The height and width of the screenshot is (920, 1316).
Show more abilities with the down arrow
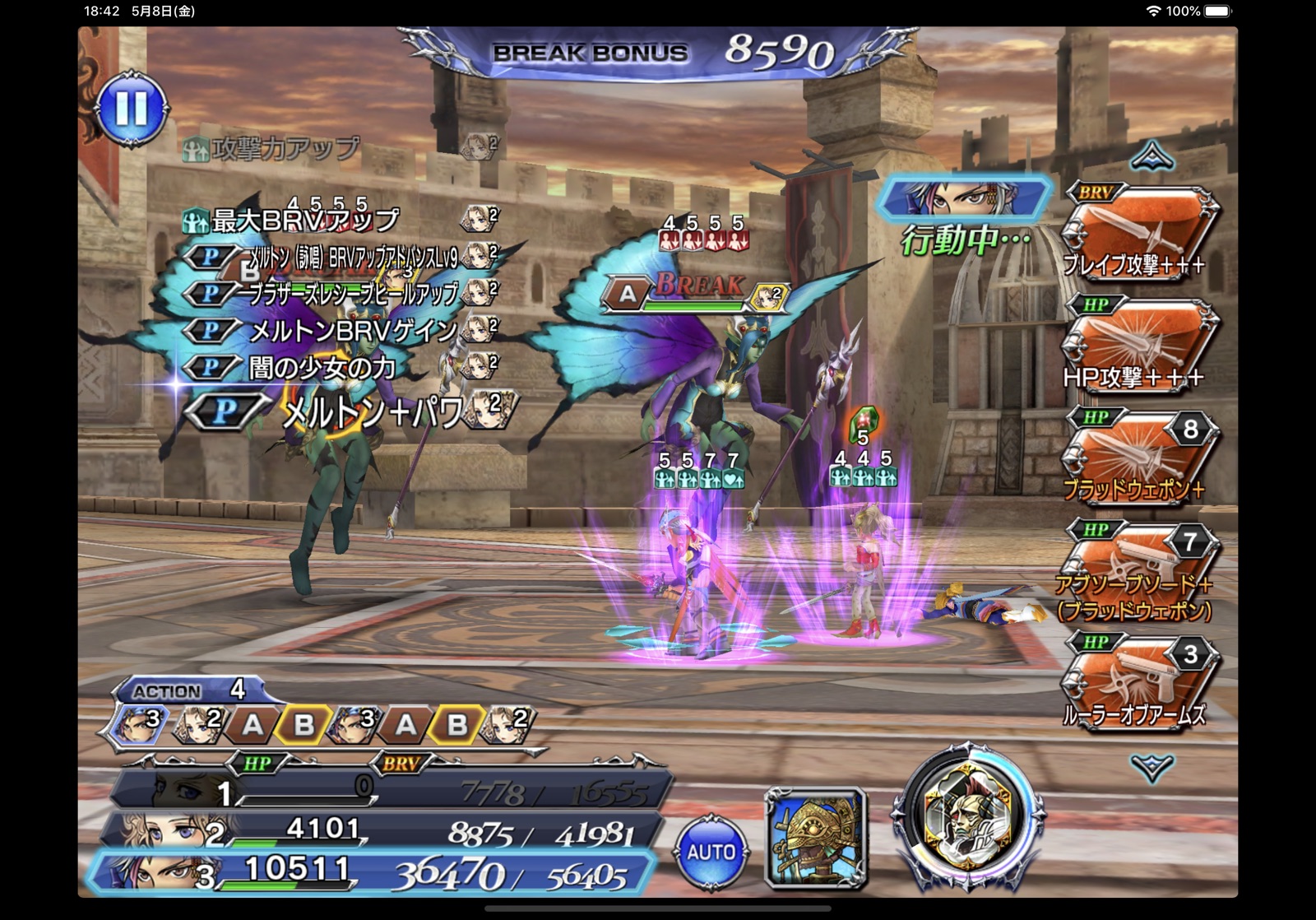[x=1151, y=768]
